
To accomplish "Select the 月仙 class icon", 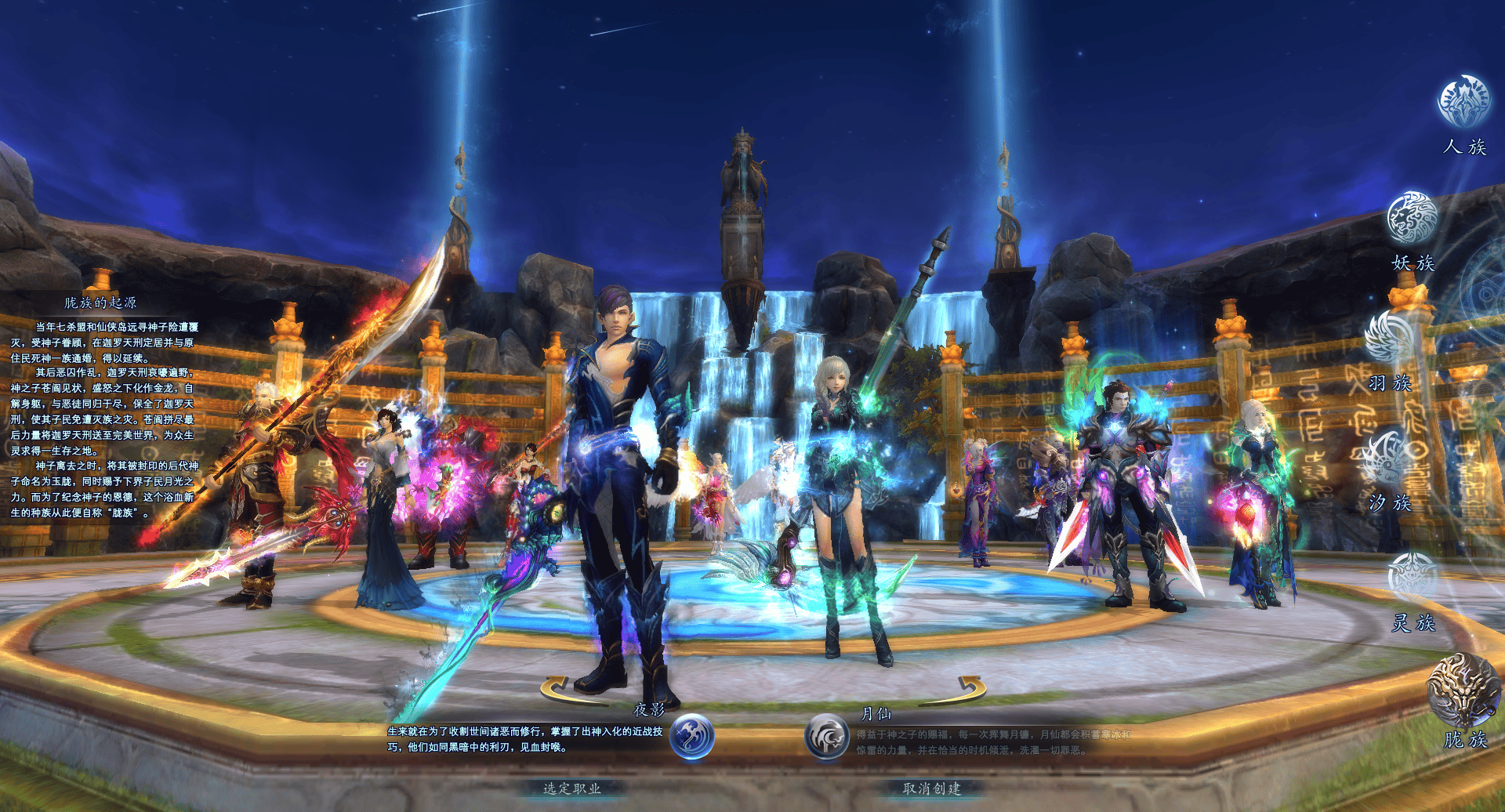I will 827,737.
